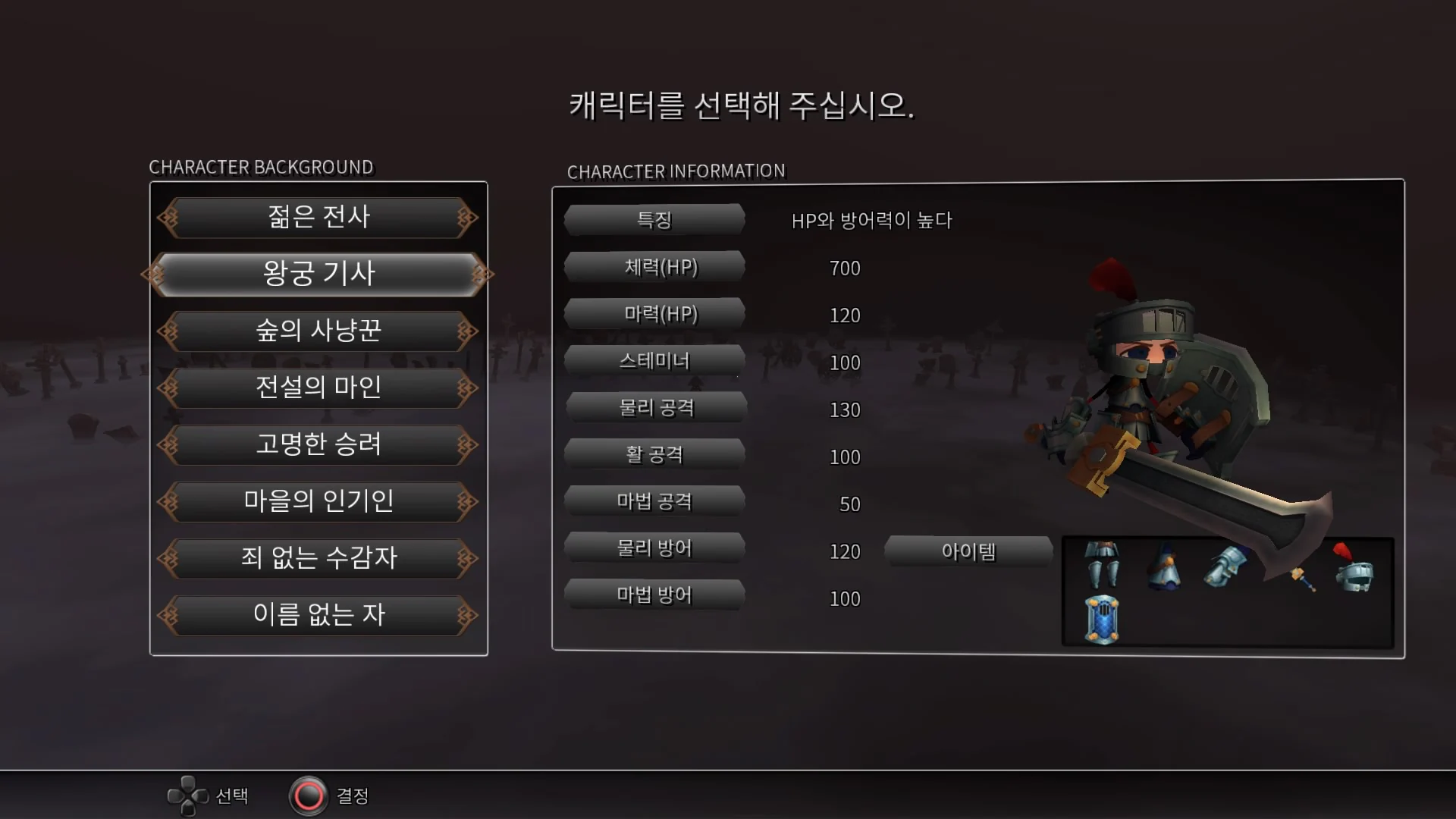Click the red 결정 decision button icon
The image size is (1456, 819).
point(306,795)
